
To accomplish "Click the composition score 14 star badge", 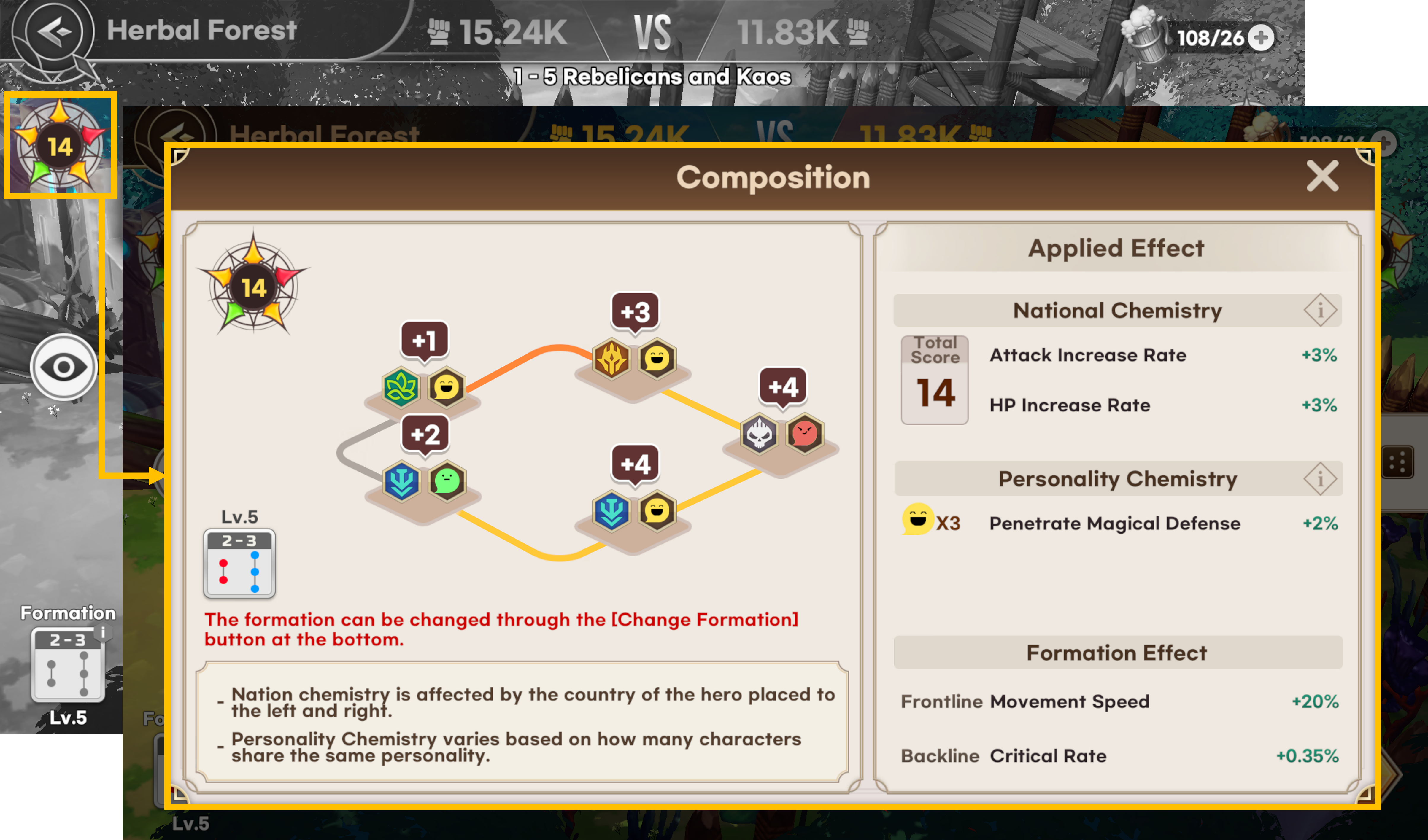I will [x=60, y=146].
